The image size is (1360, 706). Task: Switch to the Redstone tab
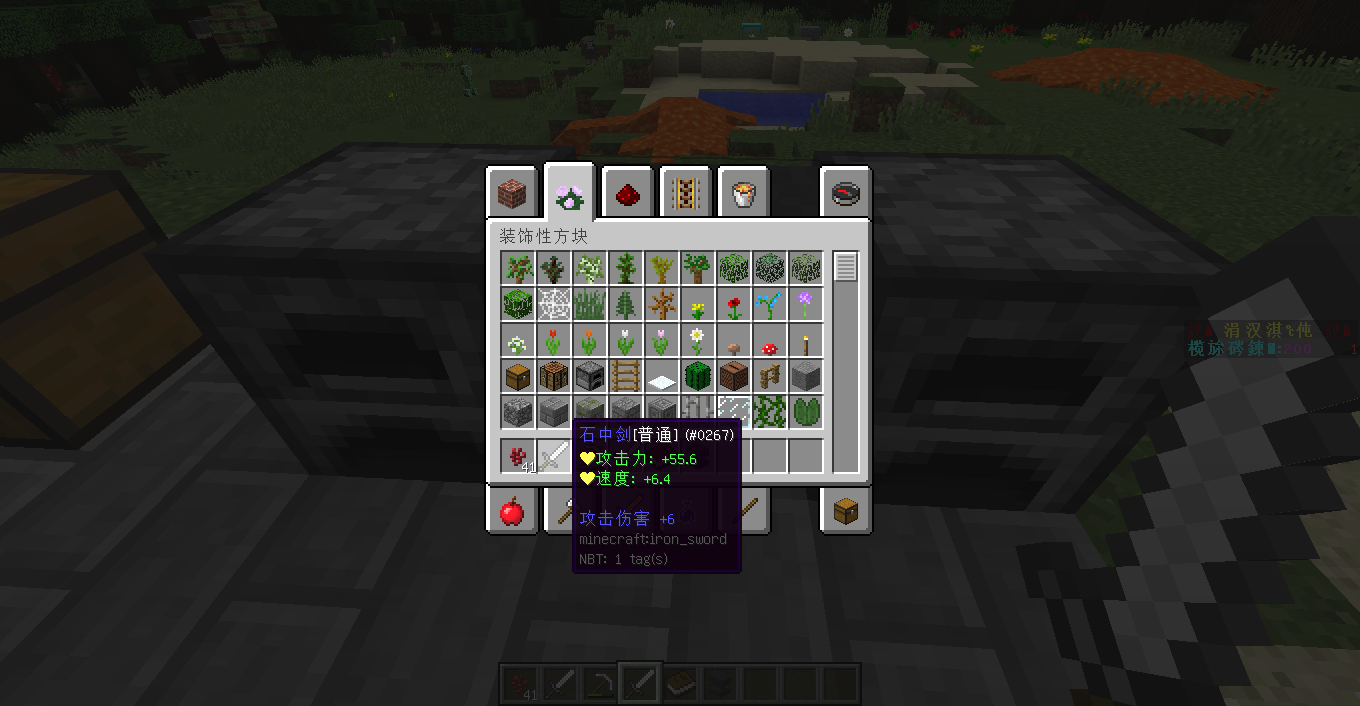[x=627, y=193]
